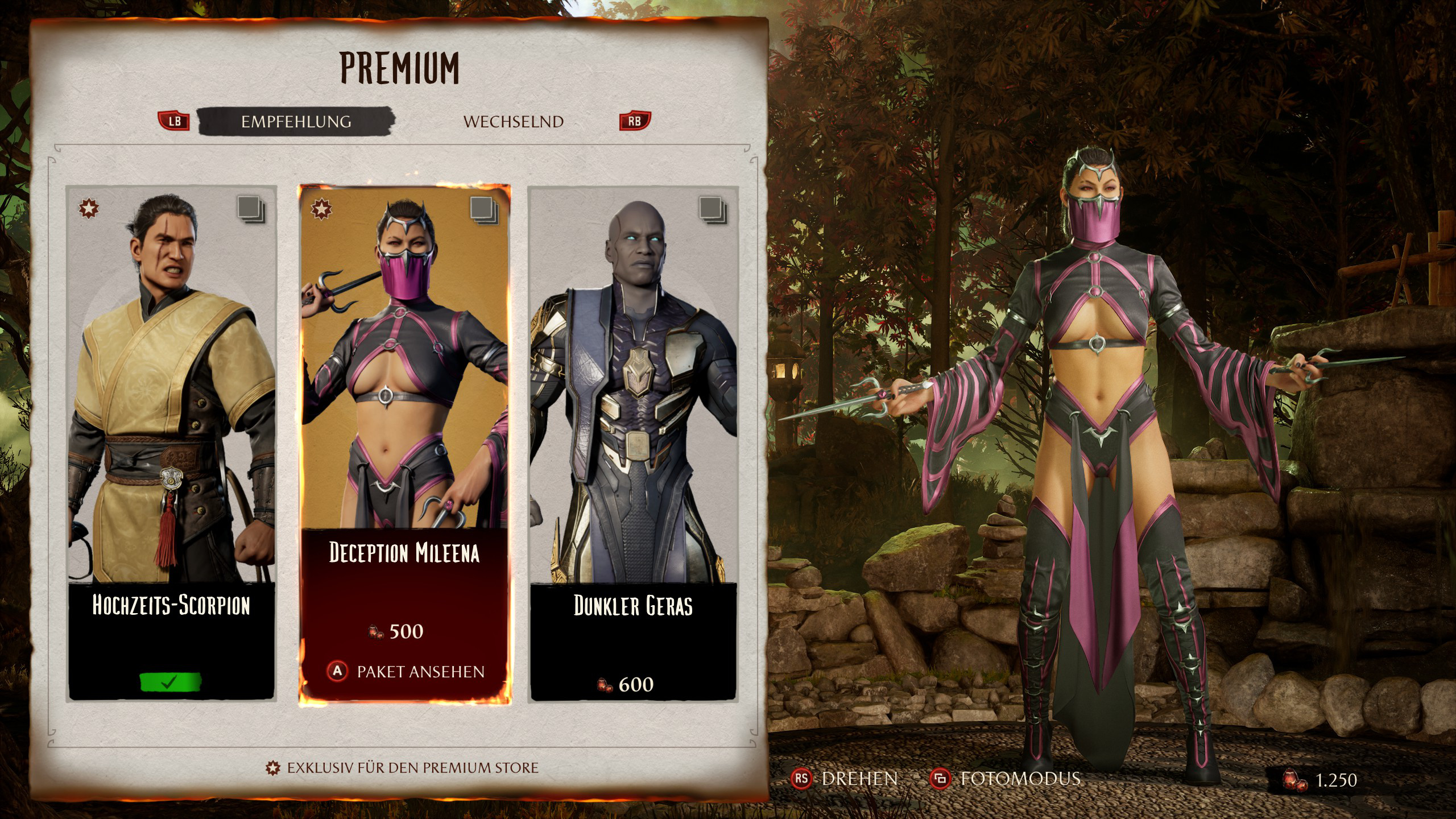The height and width of the screenshot is (819, 1456).
Task: Select the Dunkler Geras skin card
Action: pos(633,444)
